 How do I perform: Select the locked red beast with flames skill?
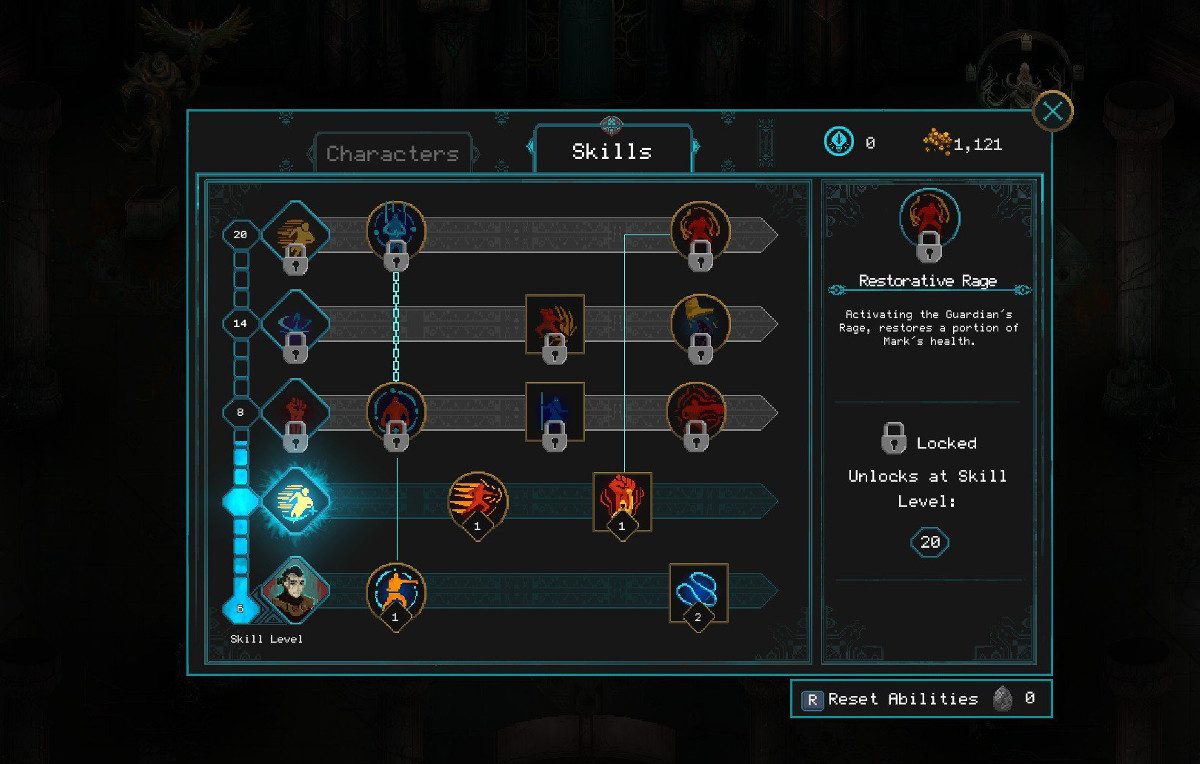tap(555, 323)
